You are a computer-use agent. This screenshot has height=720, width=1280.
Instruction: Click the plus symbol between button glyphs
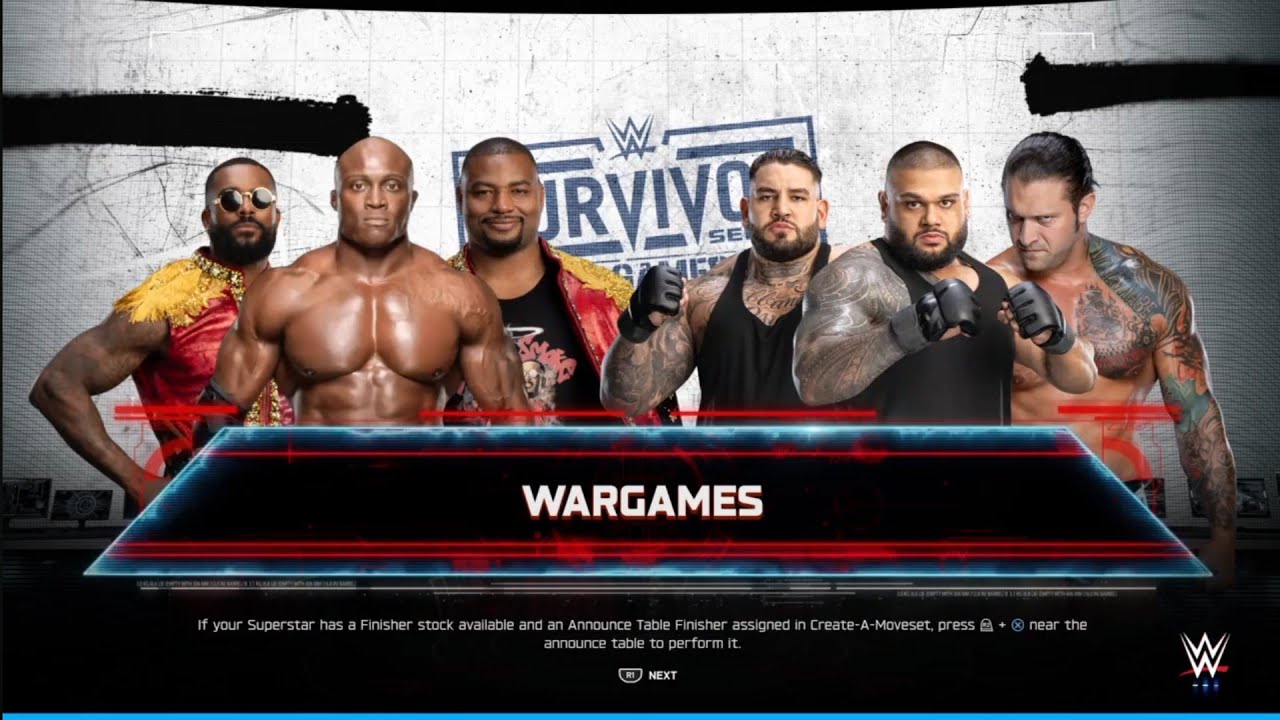point(1003,625)
